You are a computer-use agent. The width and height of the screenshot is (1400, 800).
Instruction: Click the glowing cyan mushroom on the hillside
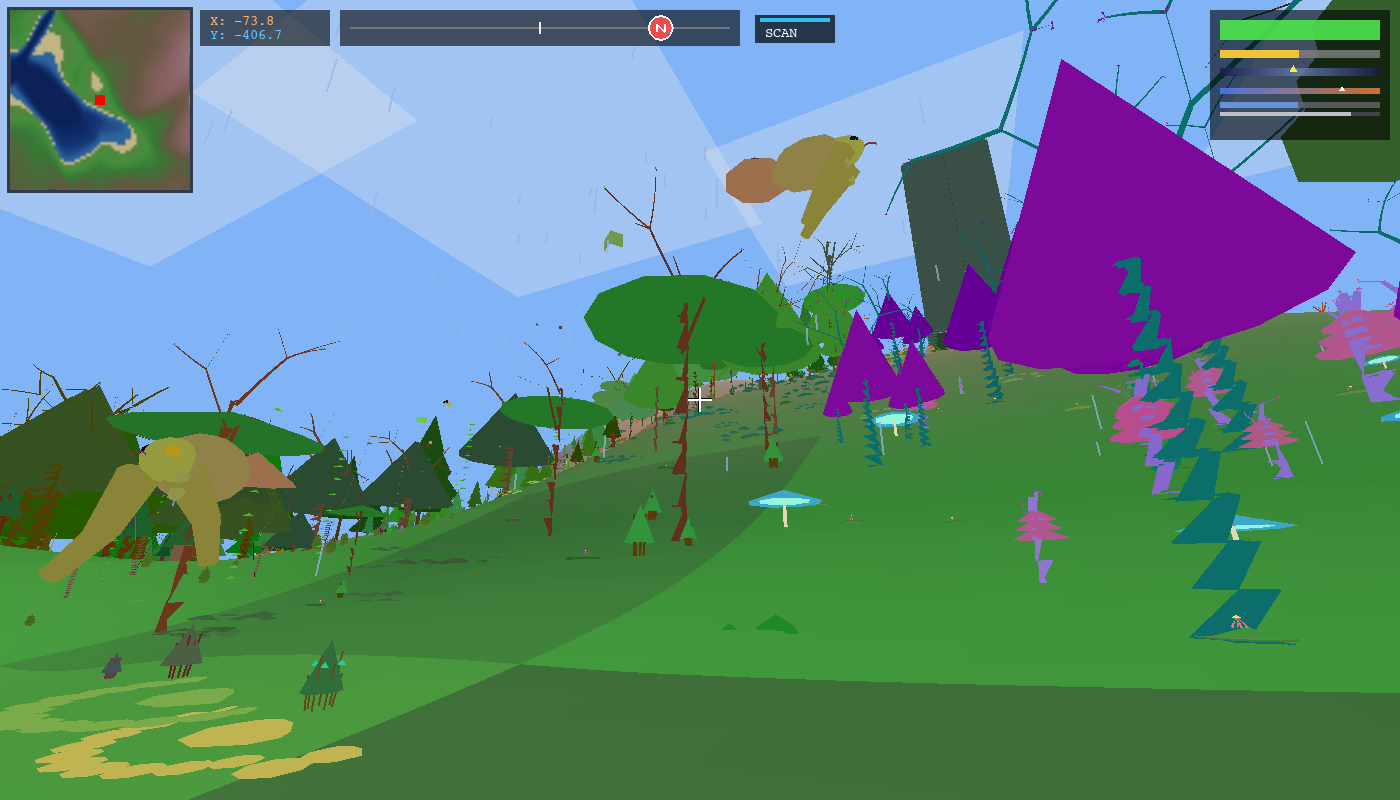coord(783,499)
